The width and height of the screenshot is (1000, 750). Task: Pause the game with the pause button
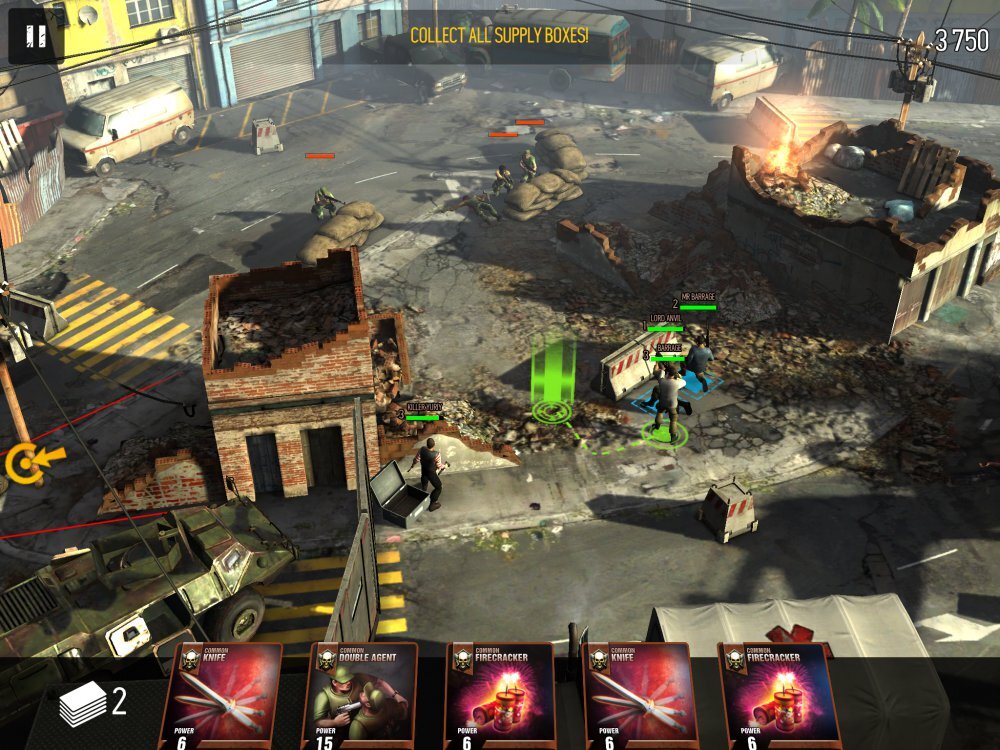coord(36,37)
